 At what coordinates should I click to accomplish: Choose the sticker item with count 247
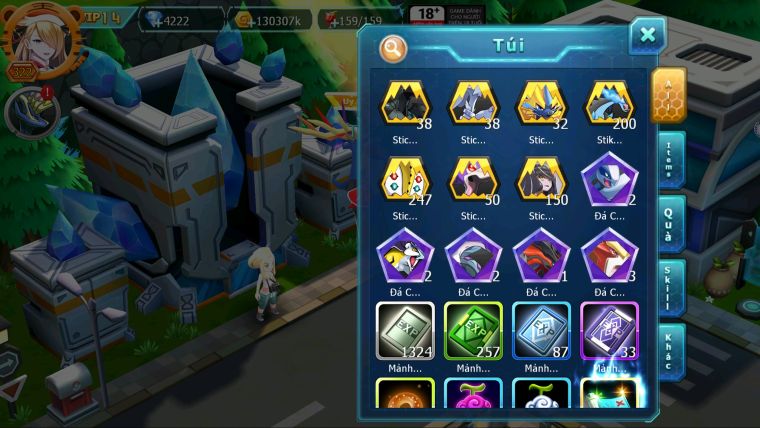(405, 180)
